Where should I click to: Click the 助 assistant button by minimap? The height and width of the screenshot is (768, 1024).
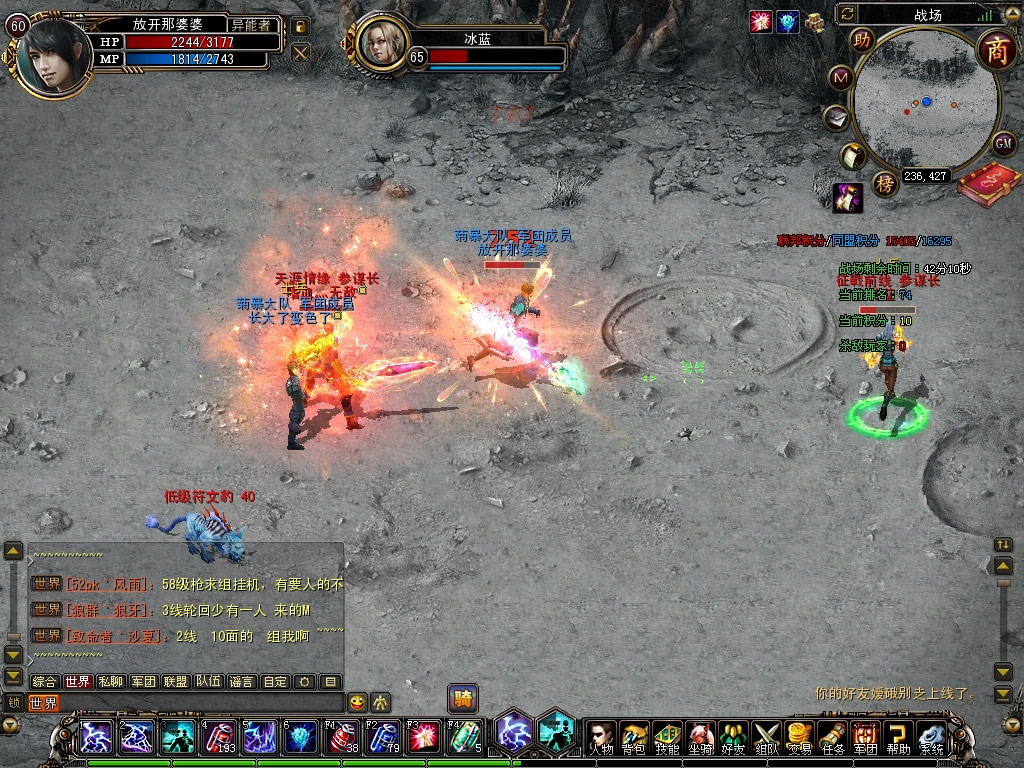point(861,41)
